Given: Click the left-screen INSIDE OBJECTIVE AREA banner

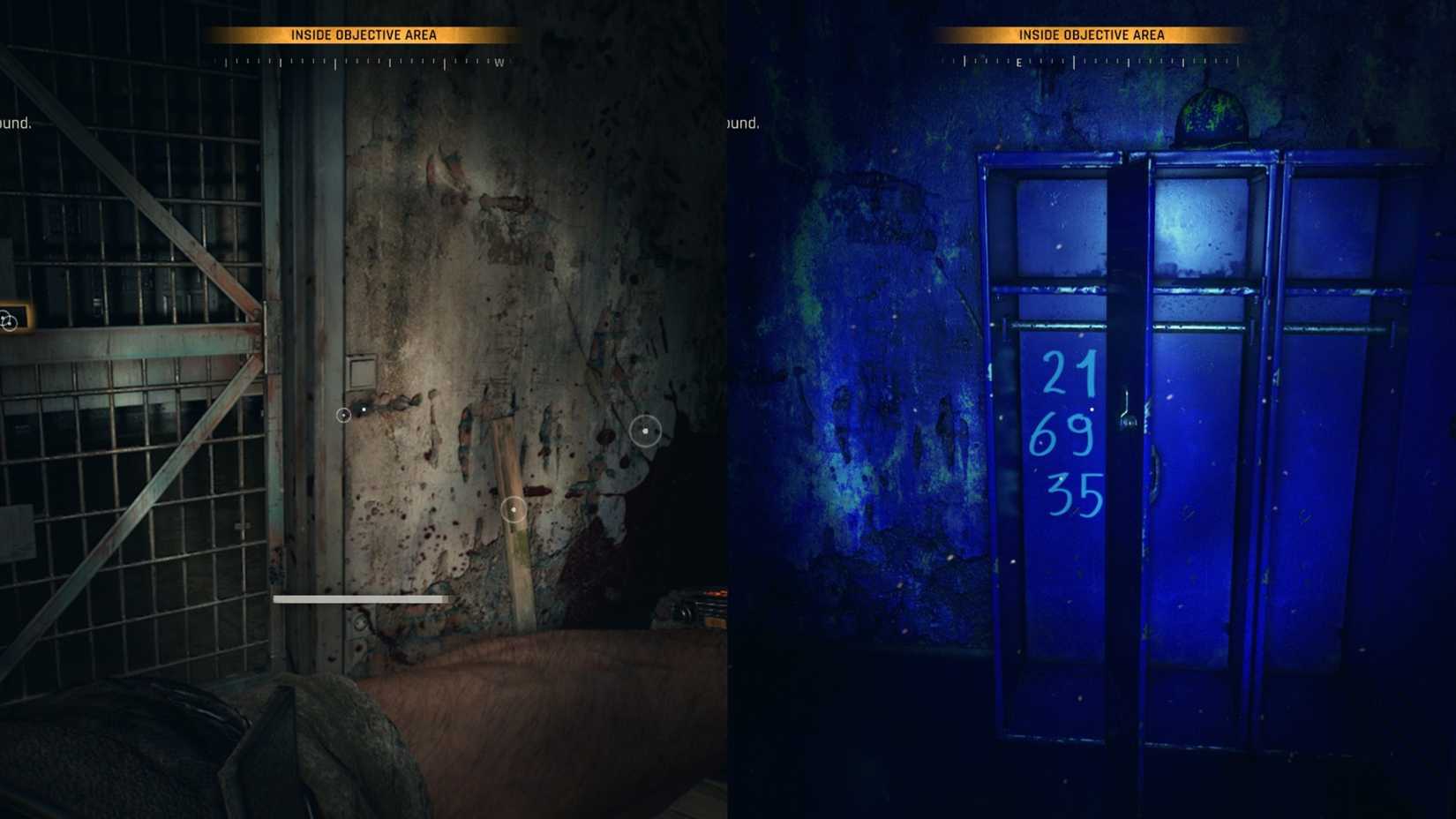Looking at the screenshot, I should point(364,35).
